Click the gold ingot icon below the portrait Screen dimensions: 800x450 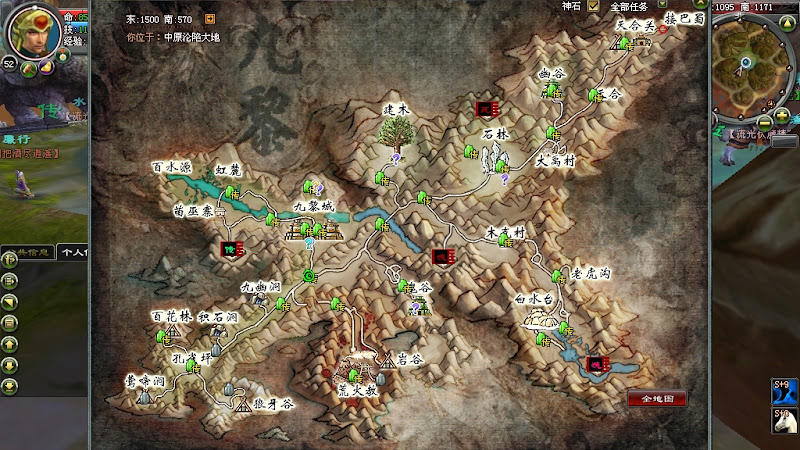[46, 68]
